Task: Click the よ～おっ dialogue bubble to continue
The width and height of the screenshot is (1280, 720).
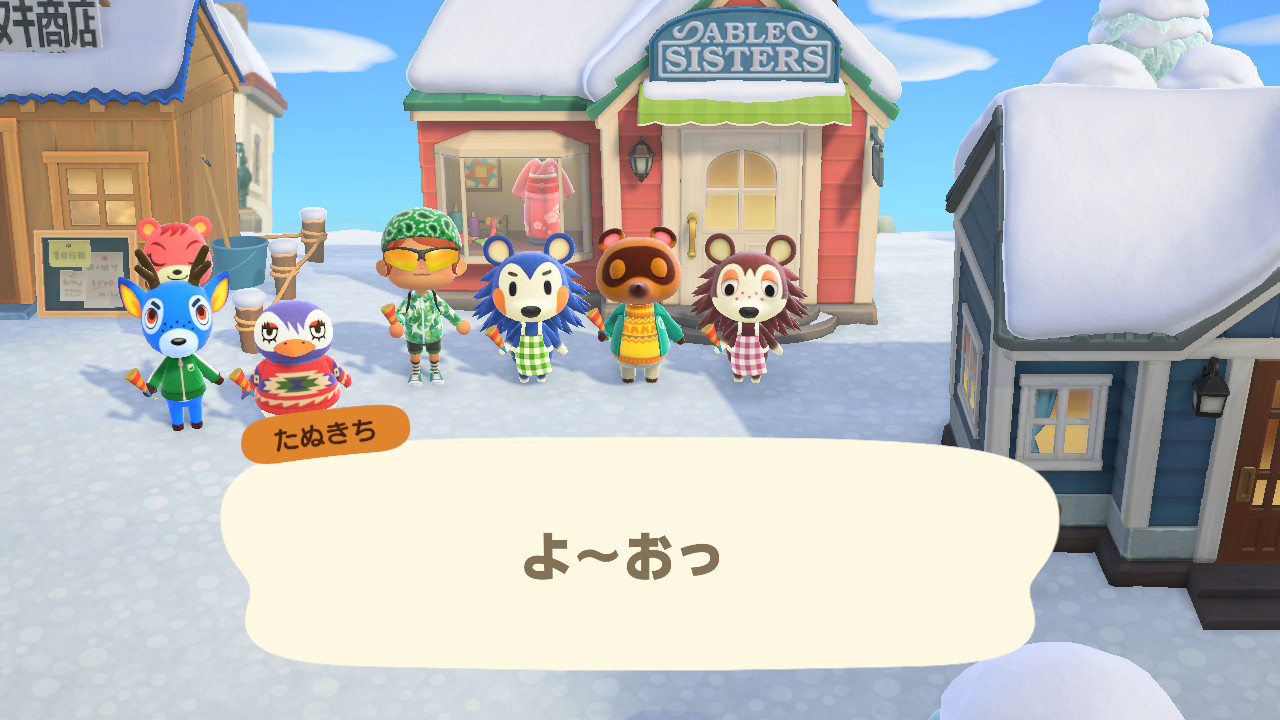Action: [x=638, y=555]
